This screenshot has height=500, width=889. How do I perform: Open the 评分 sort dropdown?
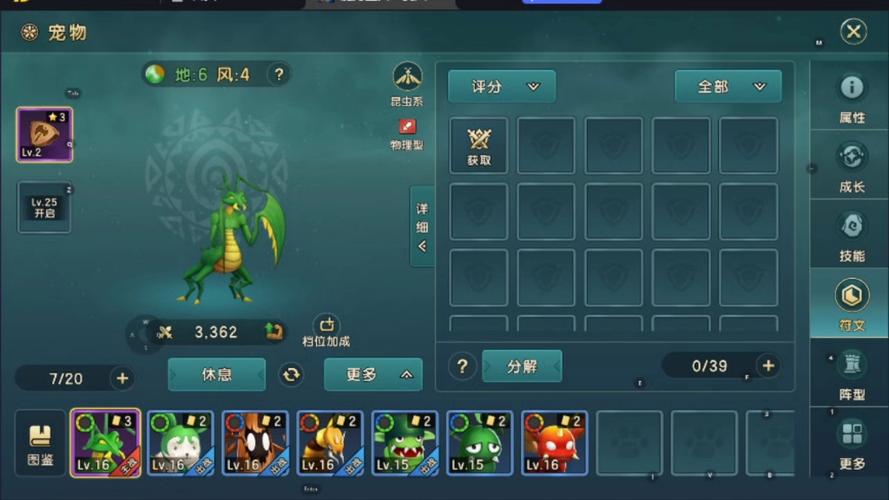tap(502, 87)
